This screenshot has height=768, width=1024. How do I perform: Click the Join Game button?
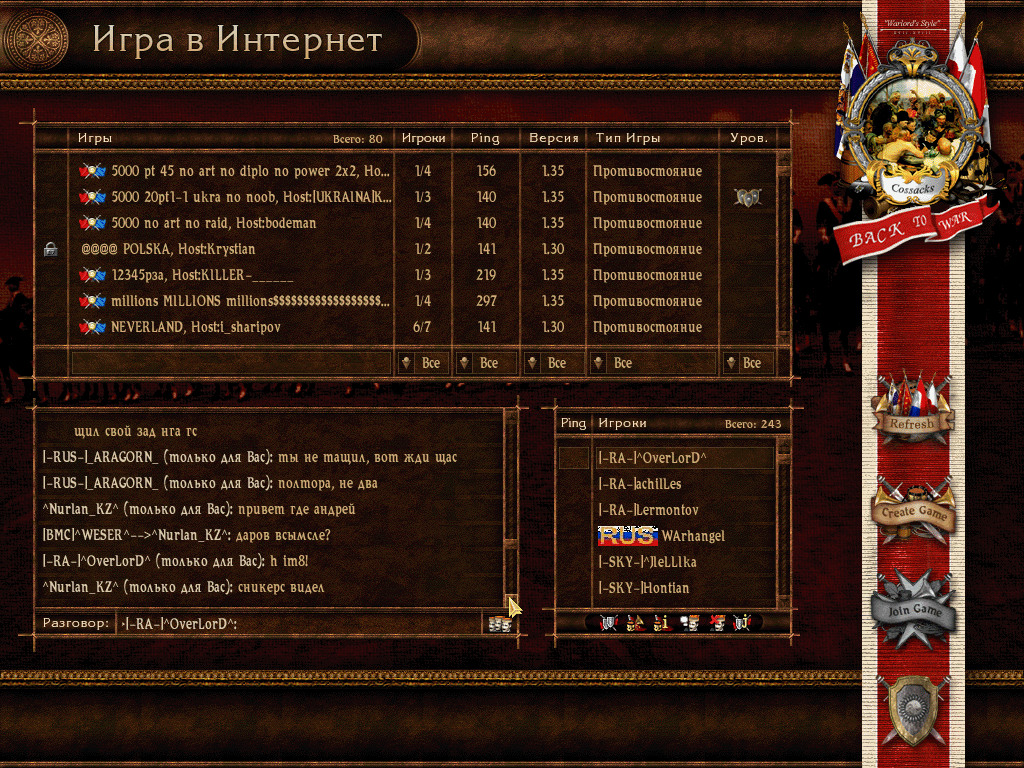[911, 608]
